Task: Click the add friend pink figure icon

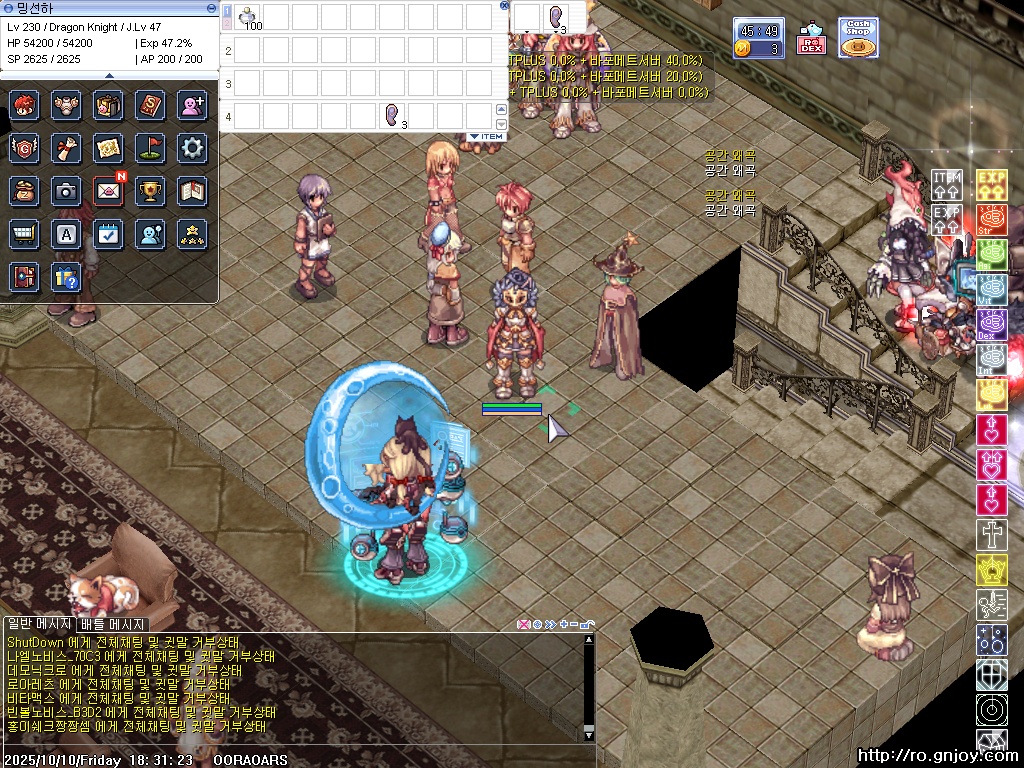Action: tap(192, 105)
